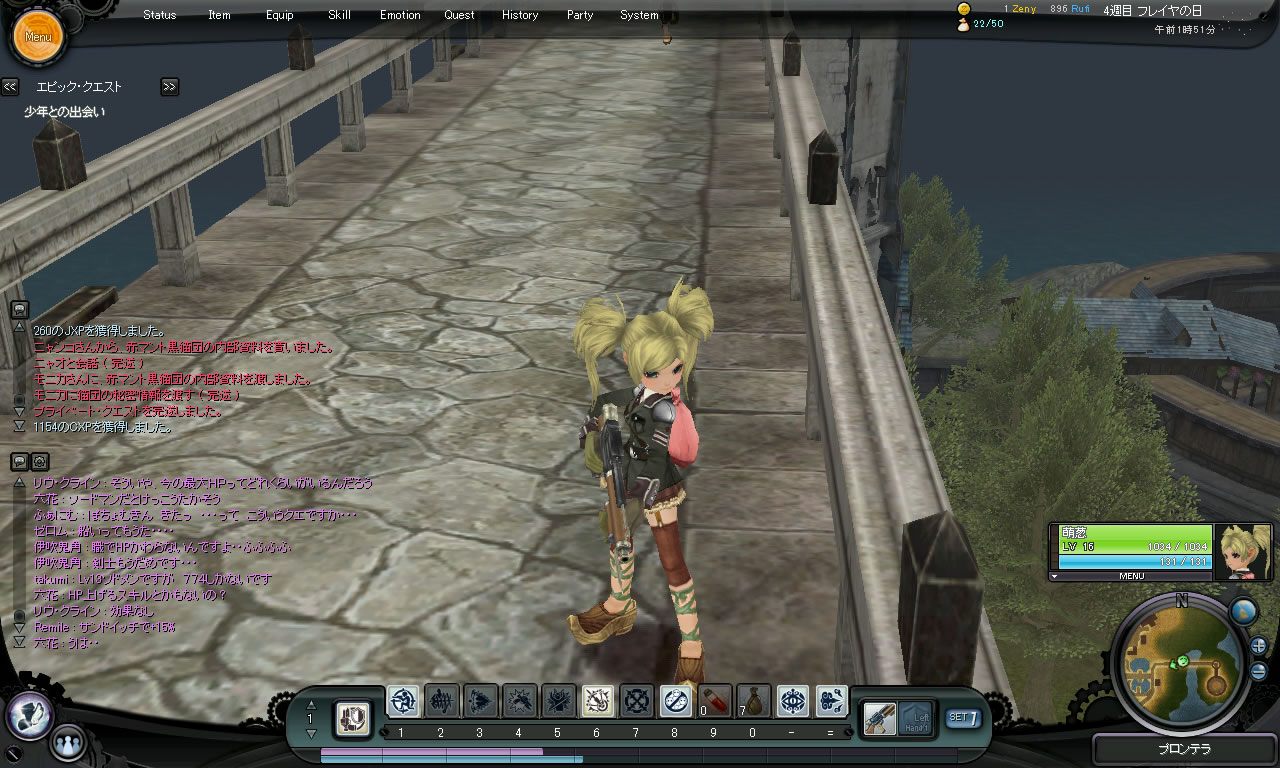This screenshot has width=1280, height=768.
Task: Activate the eye skill icon on the hotbar
Action: pyautogui.click(x=793, y=701)
